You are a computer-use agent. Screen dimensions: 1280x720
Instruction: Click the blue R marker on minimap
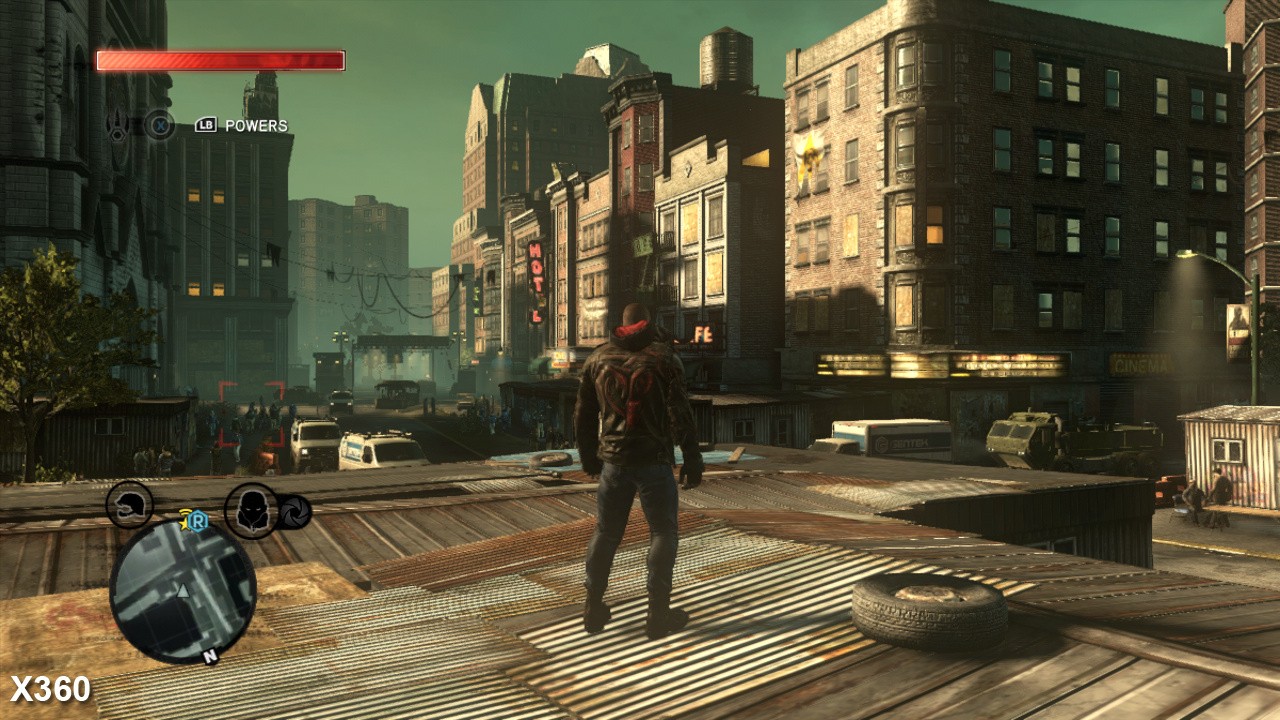[197, 521]
